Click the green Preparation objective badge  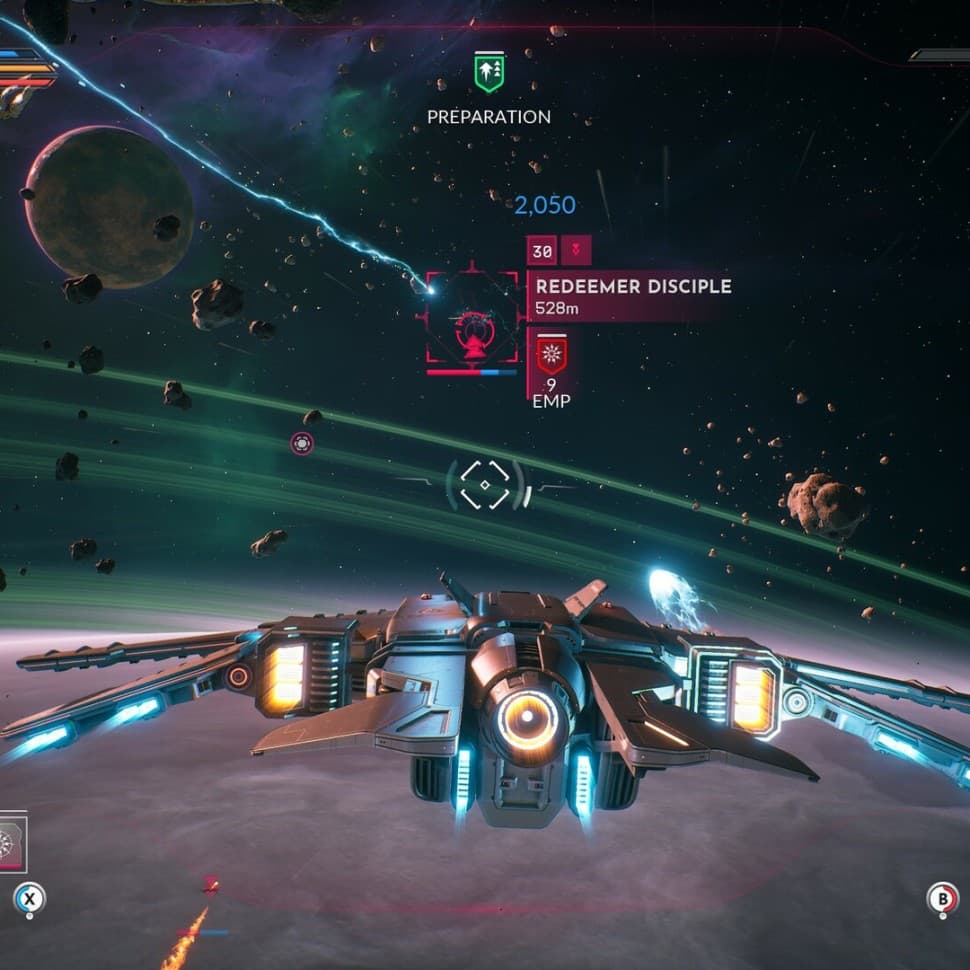tap(489, 71)
